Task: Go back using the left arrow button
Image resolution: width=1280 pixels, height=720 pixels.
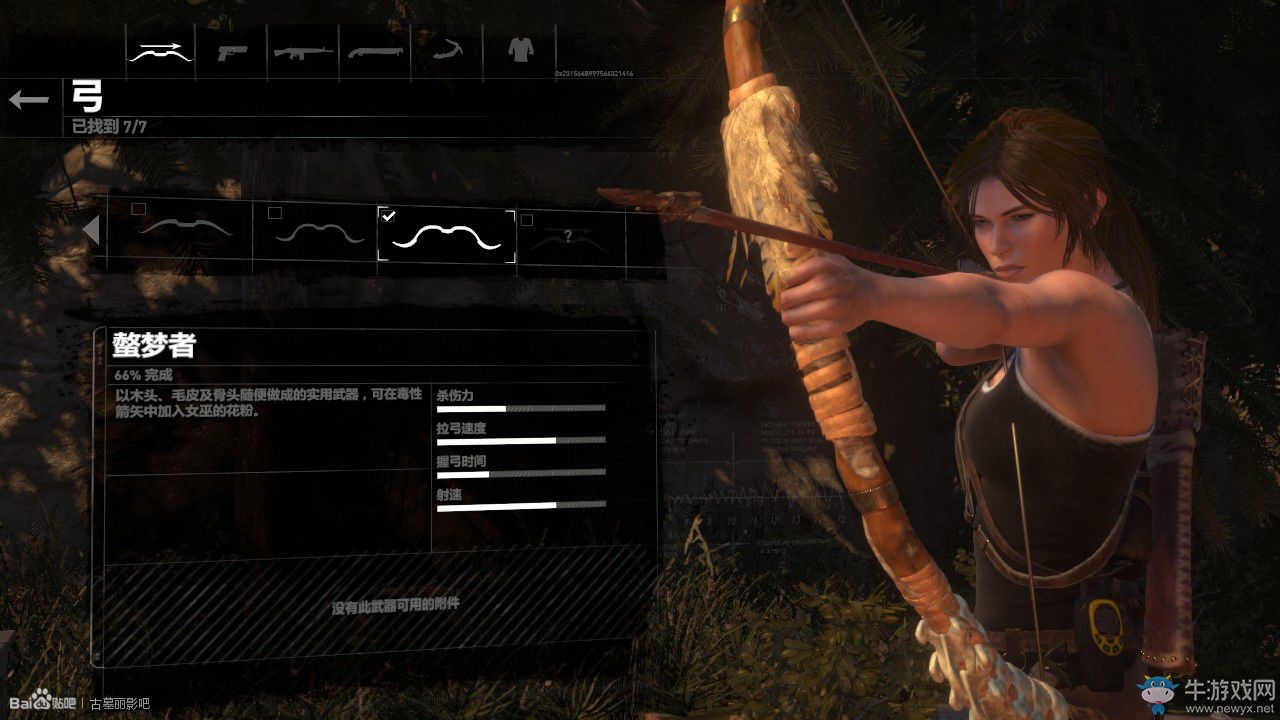Action: click(x=29, y=99)
